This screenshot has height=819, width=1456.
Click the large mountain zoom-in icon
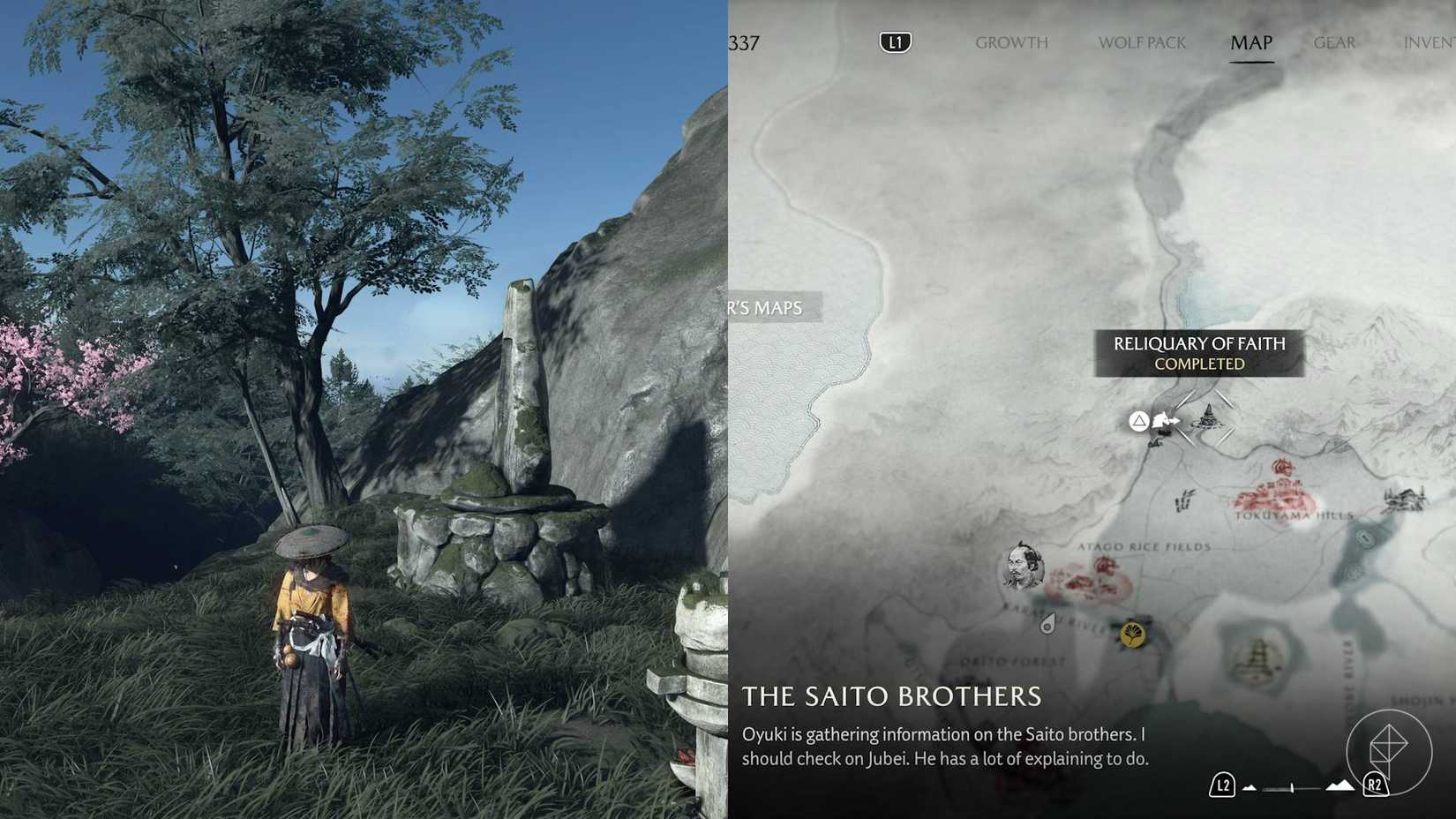[1340, 785]
